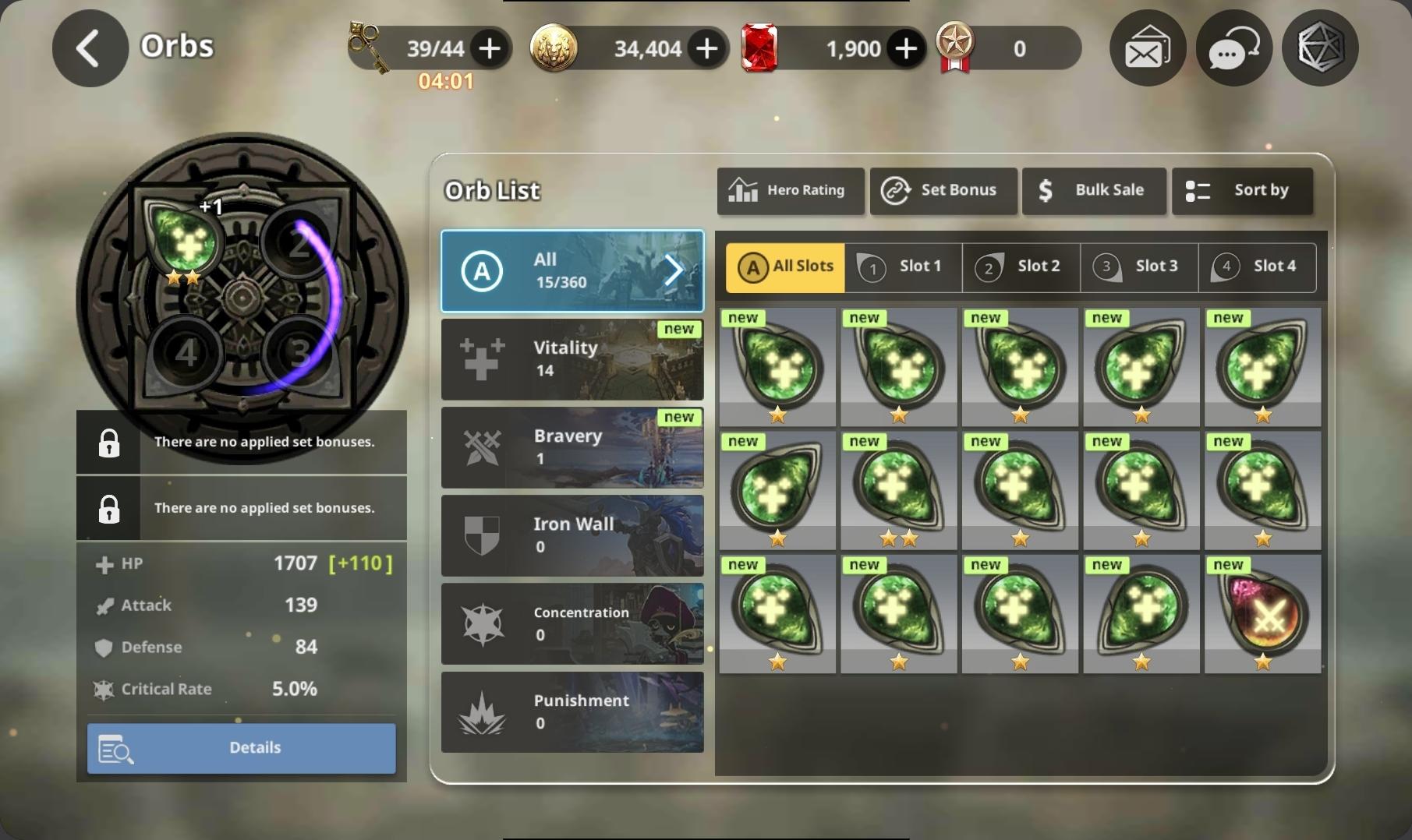The image size is (1412, 840).
Task: Click the back arrow to leave Orbs
Action: click(89, 48)
